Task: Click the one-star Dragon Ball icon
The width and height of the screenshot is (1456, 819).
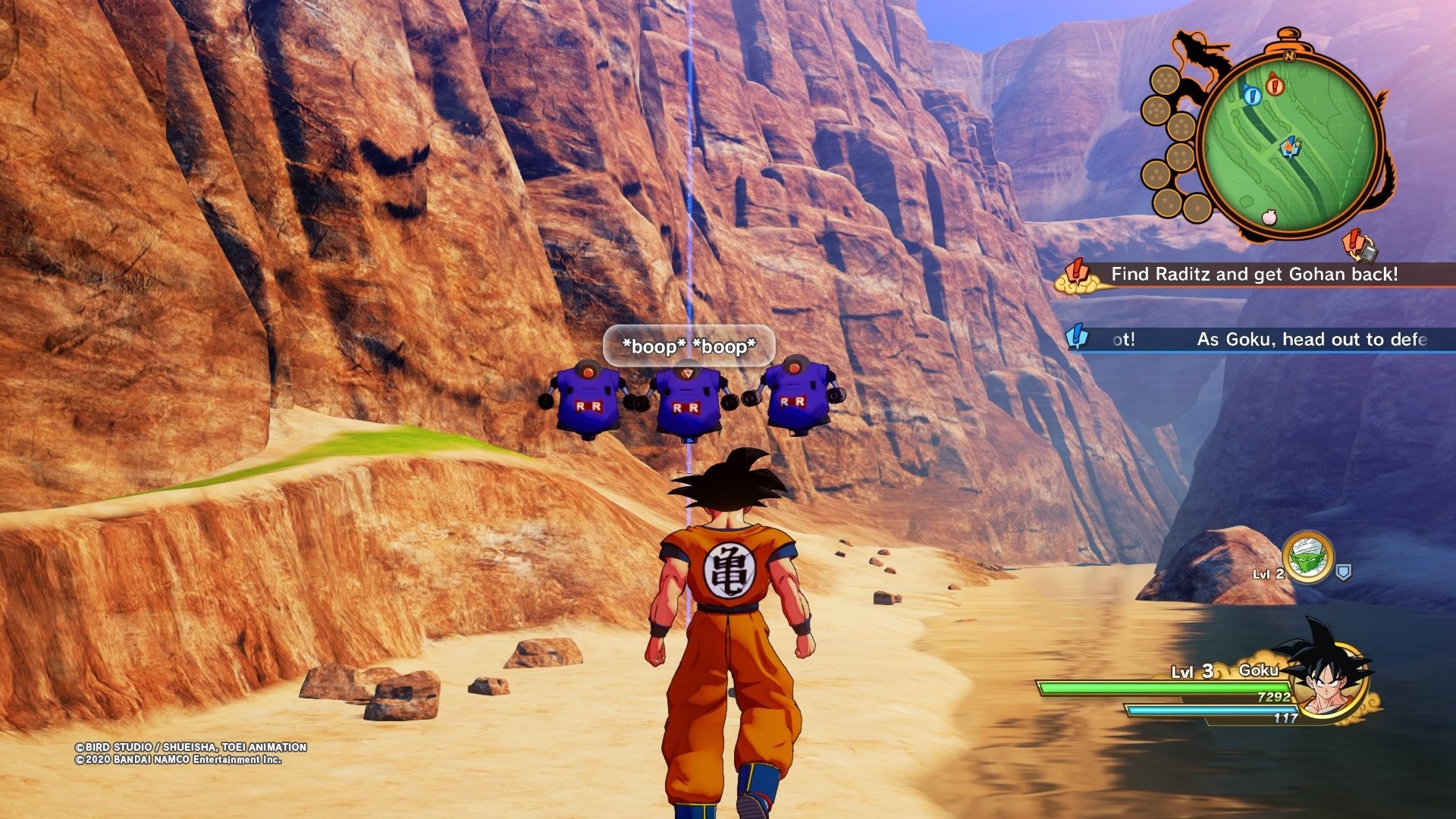Action: (1197, 207)
